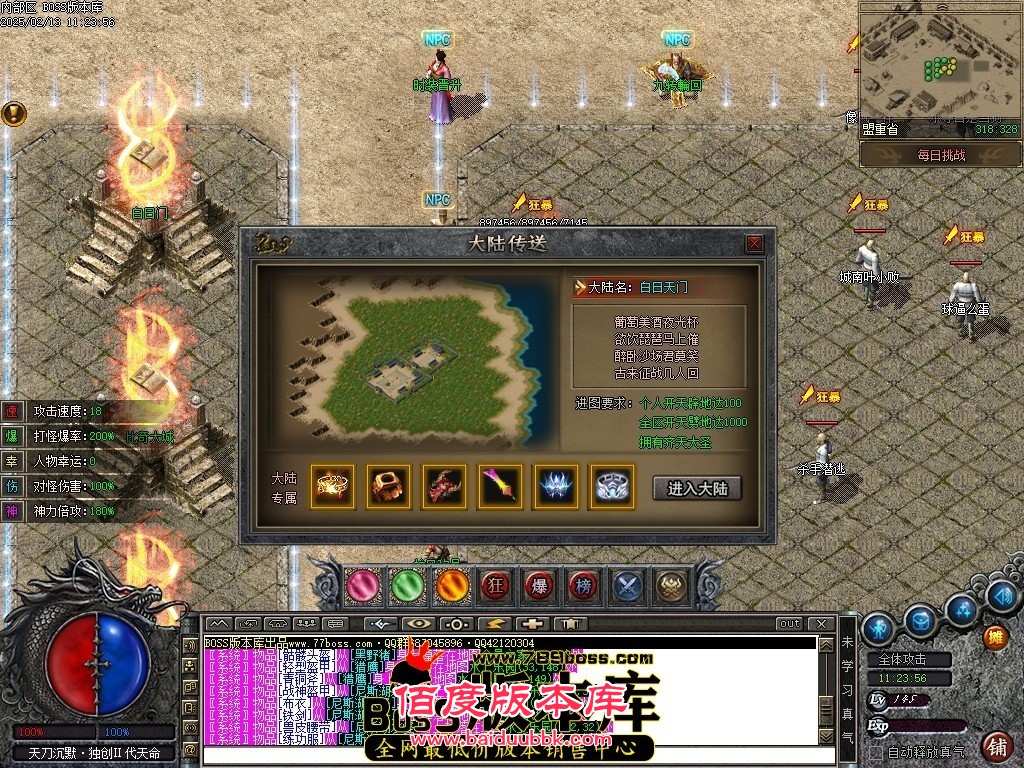The height and width of the screenshot is (768, 1024).
Task: Use the pink orb on the hotbar
Action: (x=363, y=586)
